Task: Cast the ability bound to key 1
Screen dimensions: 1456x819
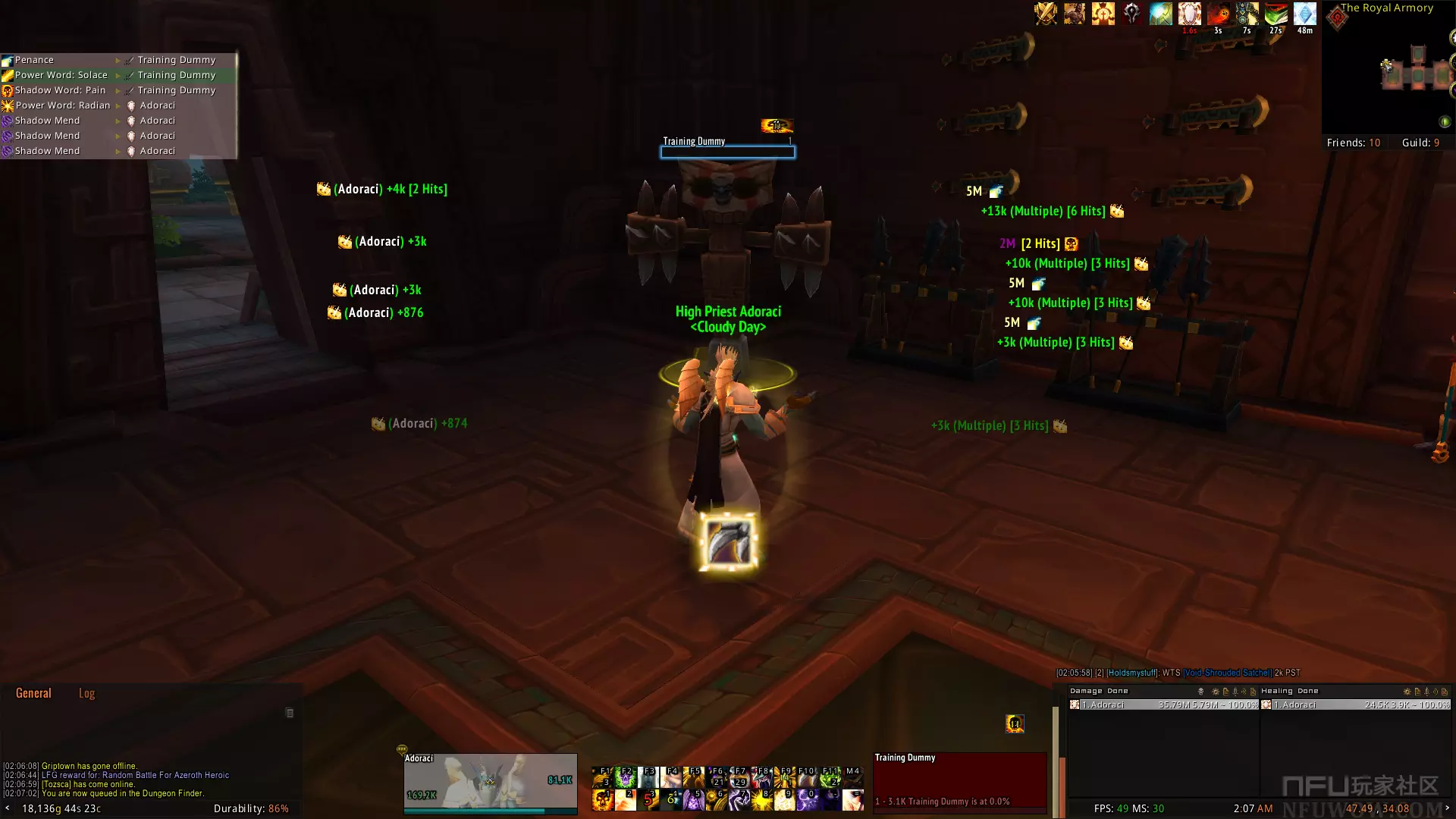Action: click(x=603, y=799)
